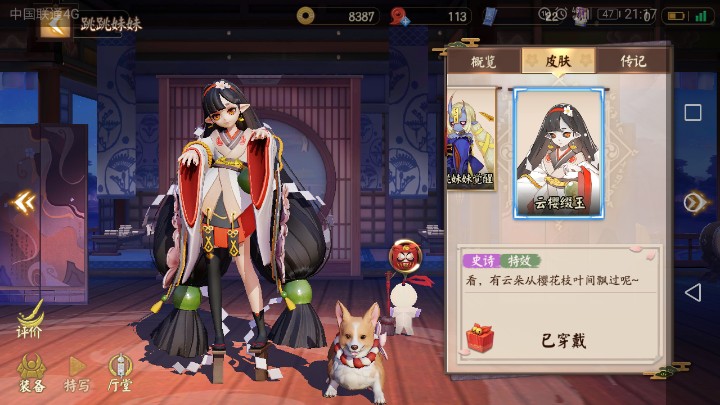Screen dimensions: 720x405
Task: Select the blue-skinned awakened skin card
Action: pos(471,140)
